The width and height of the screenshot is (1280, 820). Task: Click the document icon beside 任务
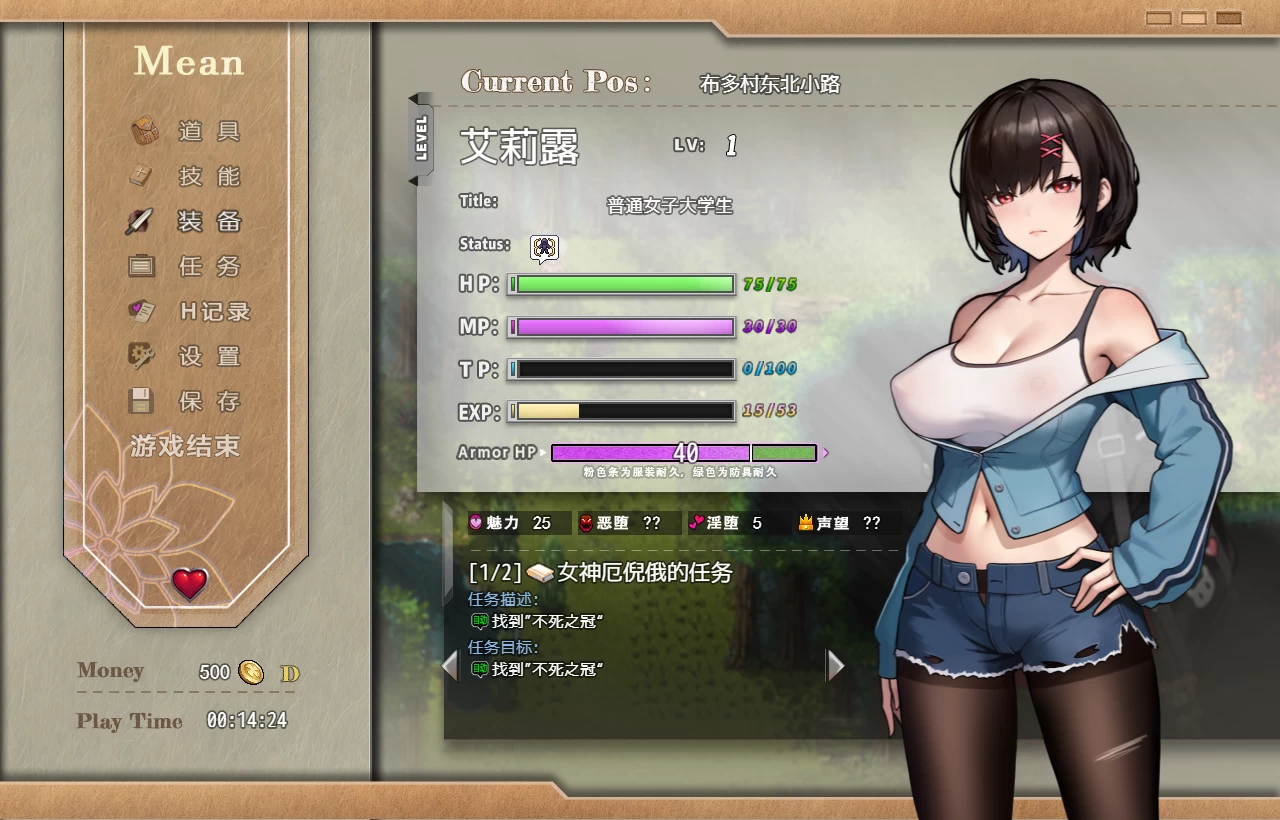140,266
